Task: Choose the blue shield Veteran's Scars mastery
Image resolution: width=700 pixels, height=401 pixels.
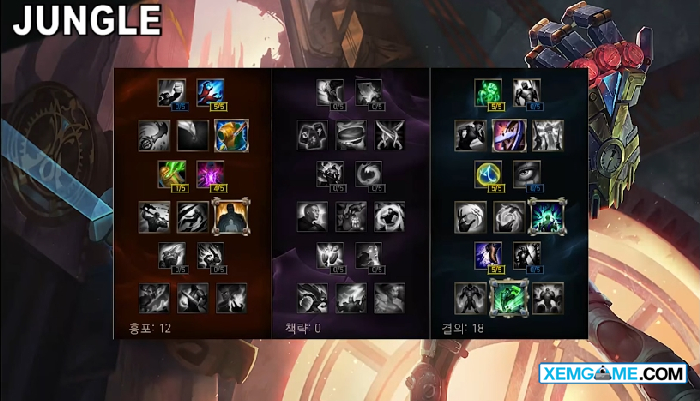Action: click(488, 174)
